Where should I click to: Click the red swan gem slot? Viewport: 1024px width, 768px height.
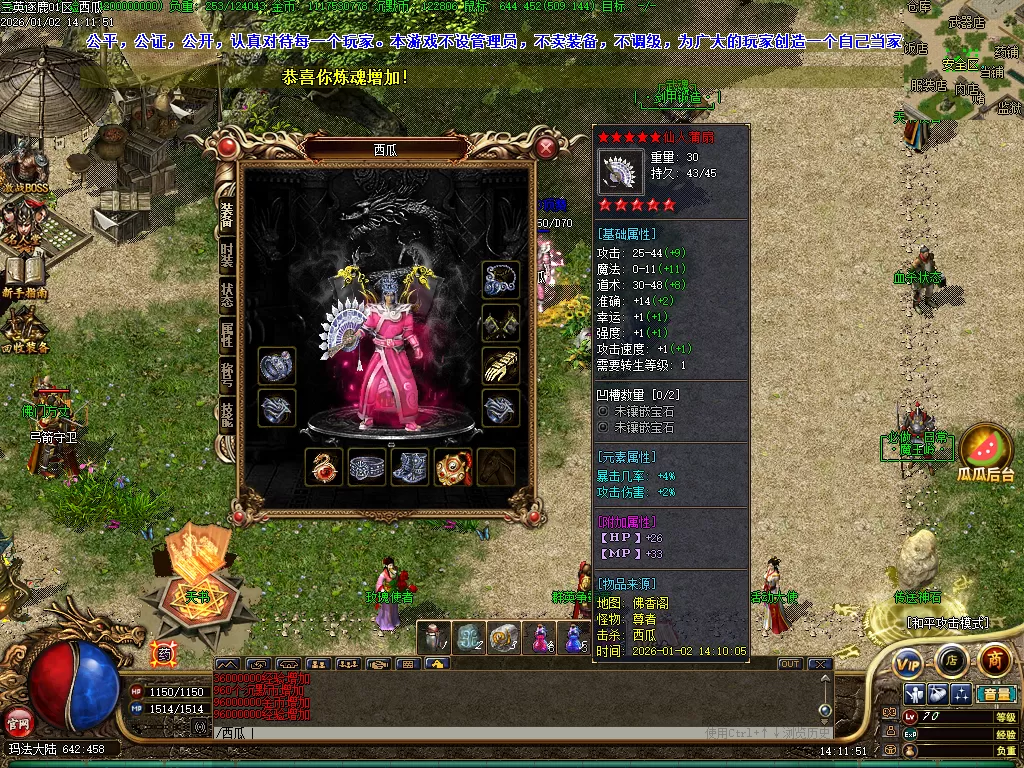(x=324, y=467)
